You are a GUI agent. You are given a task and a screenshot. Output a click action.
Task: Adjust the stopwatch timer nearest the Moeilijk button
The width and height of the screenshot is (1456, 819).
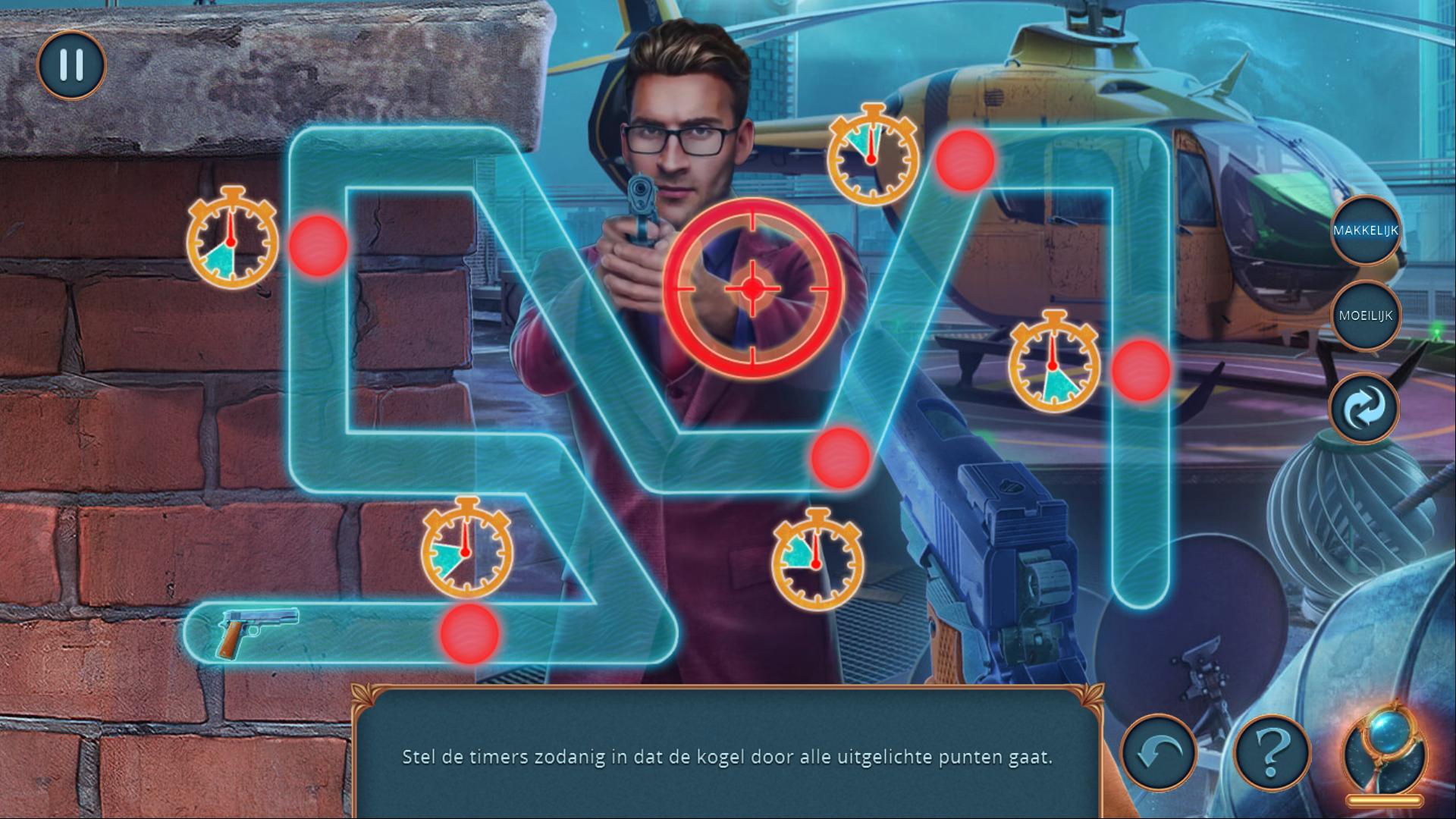[x=1053, y=364]
